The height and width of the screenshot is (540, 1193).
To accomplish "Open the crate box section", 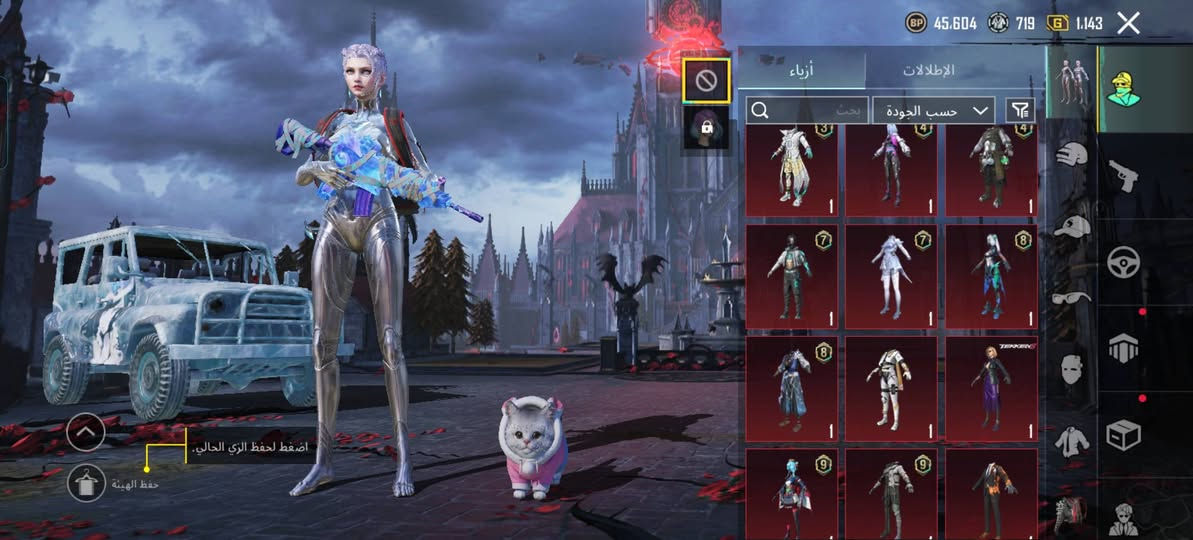I will point(1124,436).
